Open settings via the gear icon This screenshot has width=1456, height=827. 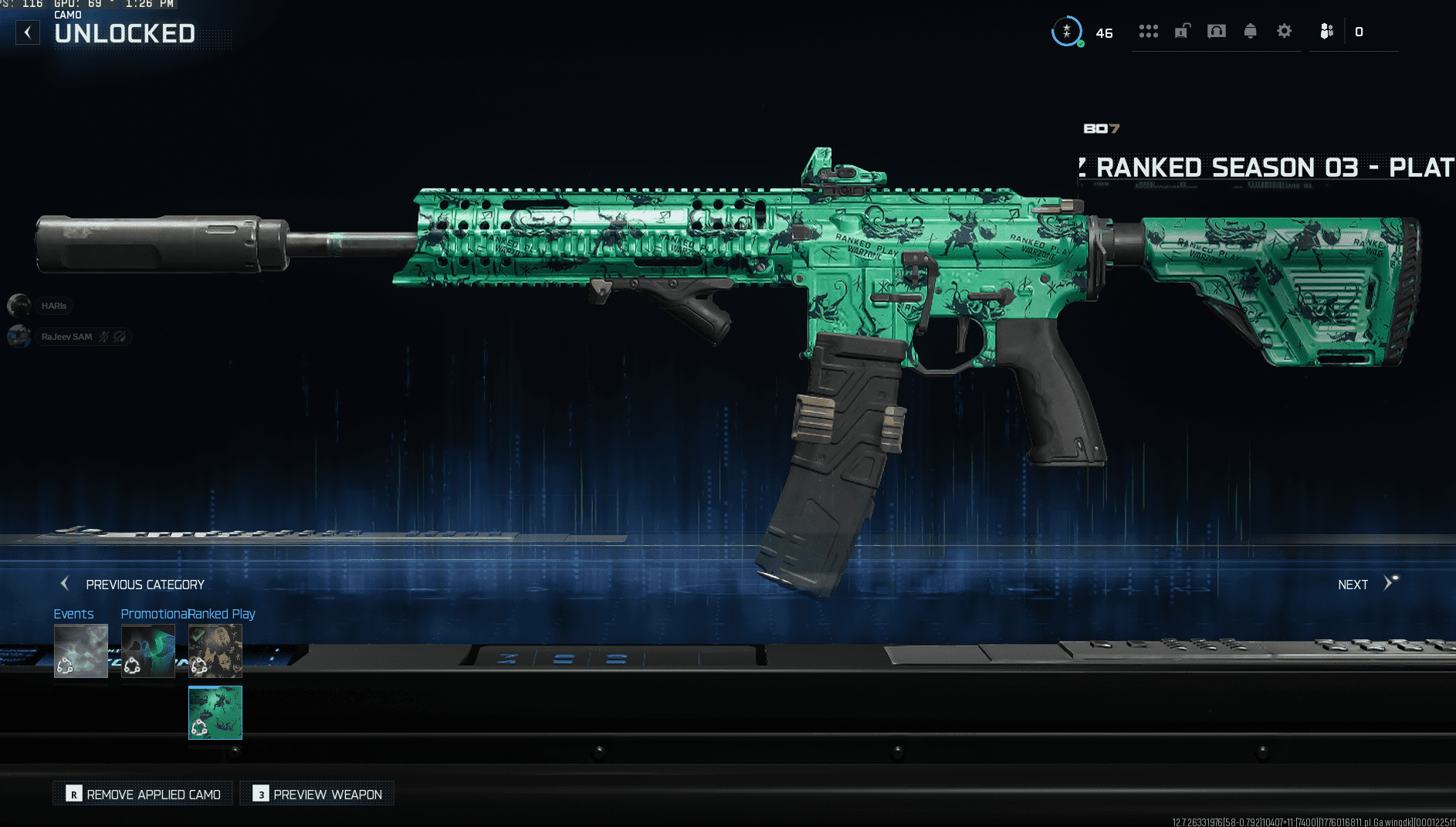[1284, 32]
